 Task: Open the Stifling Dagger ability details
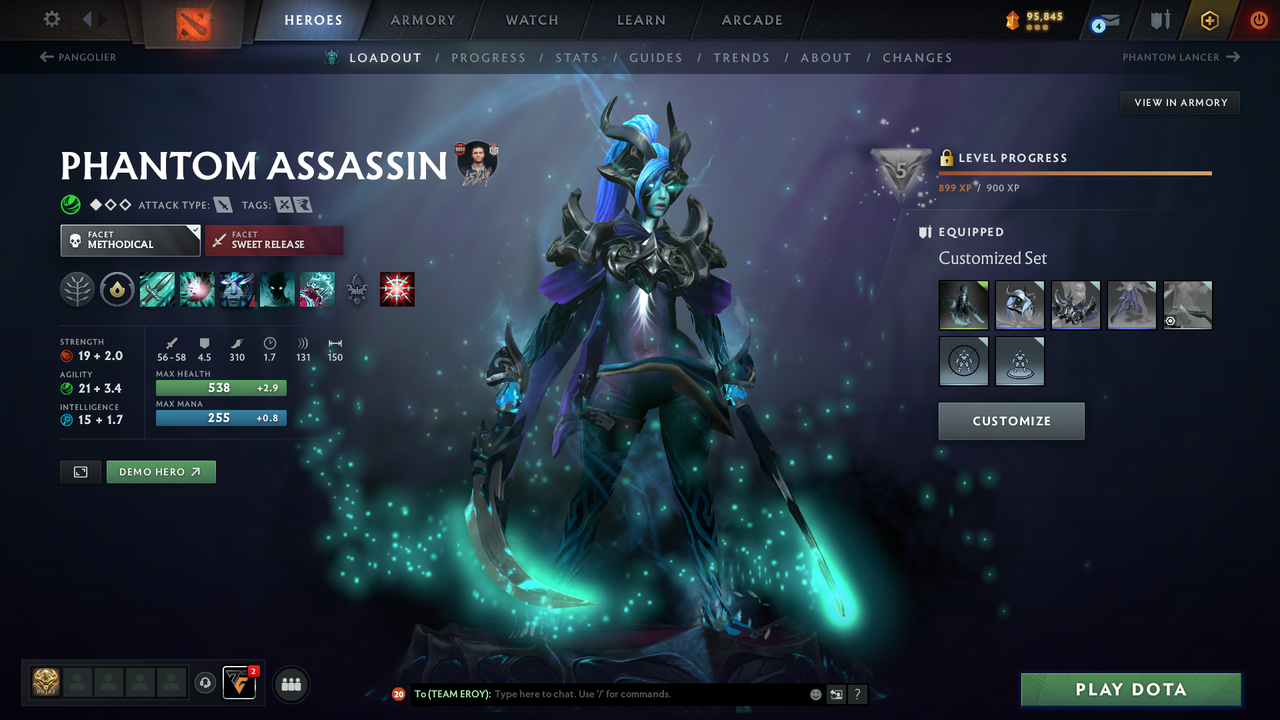[157, 289]
